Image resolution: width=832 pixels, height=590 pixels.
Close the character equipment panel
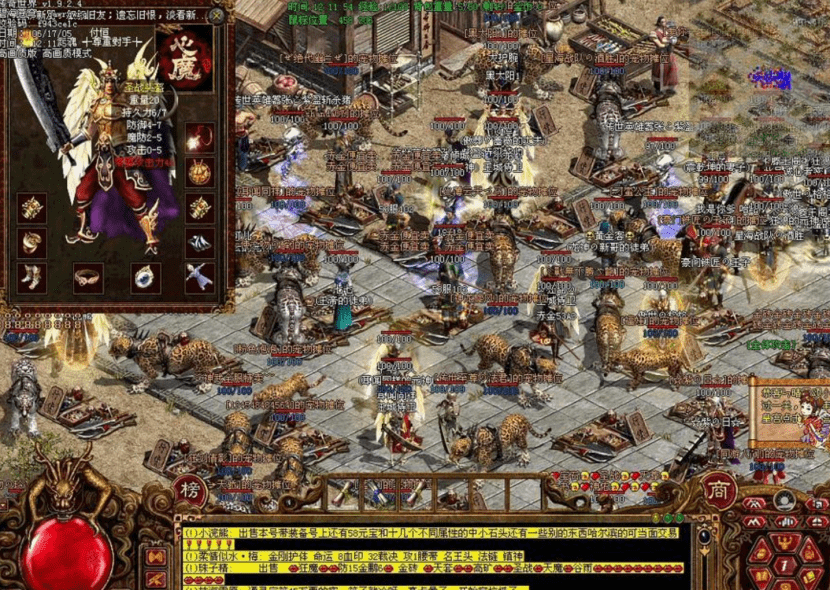217,15
